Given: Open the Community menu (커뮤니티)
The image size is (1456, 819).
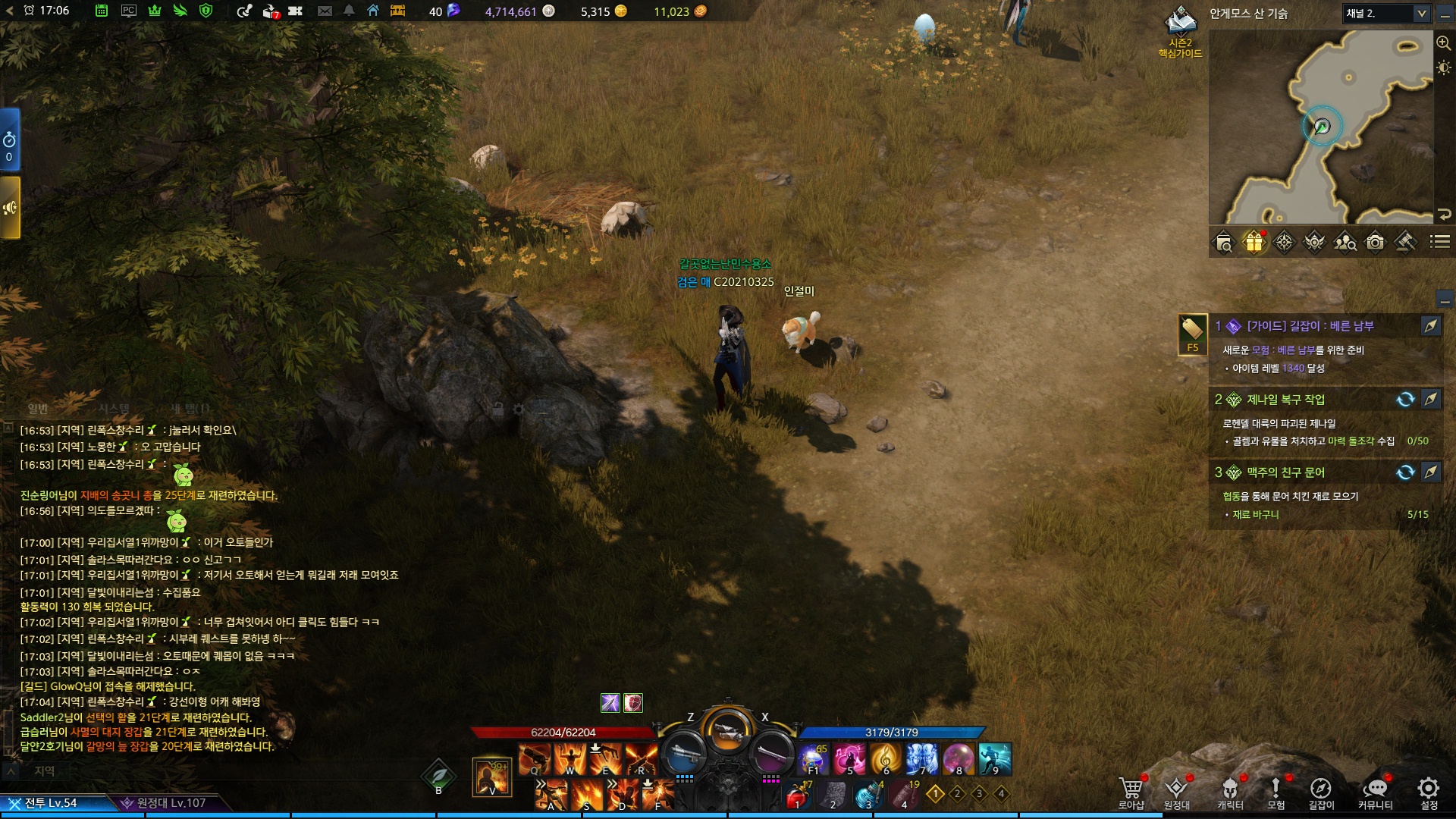Looking at the screenshot, I should 1375,792.
